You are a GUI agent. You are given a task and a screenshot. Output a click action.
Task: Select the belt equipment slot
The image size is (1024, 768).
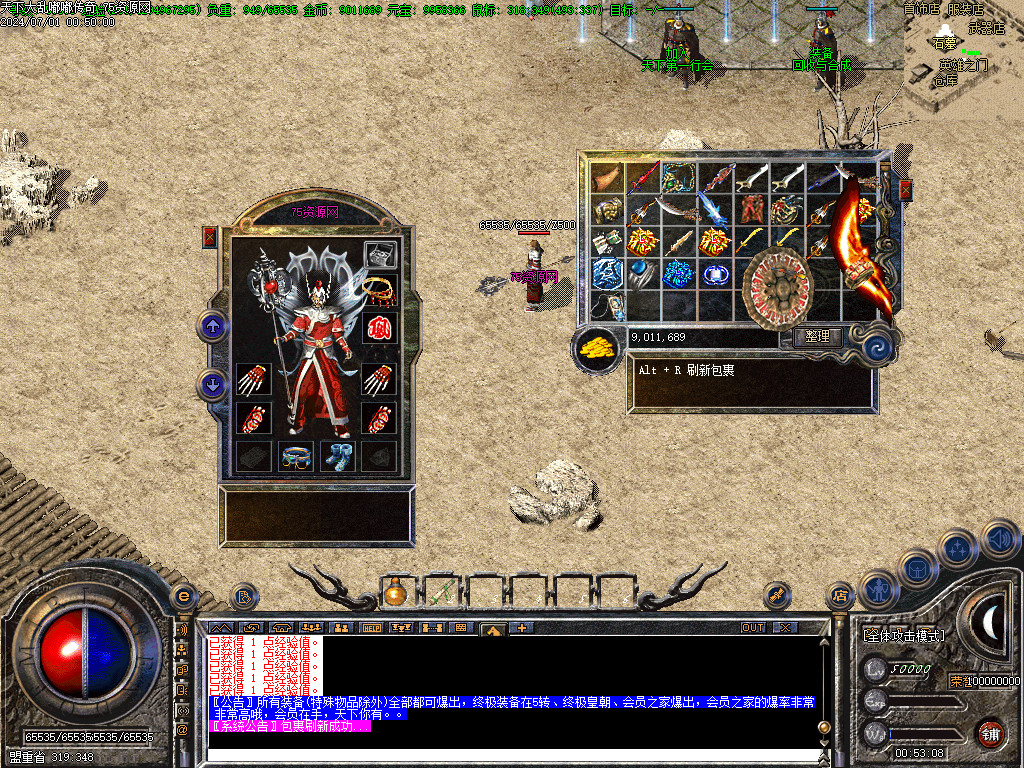pos(296,456)
